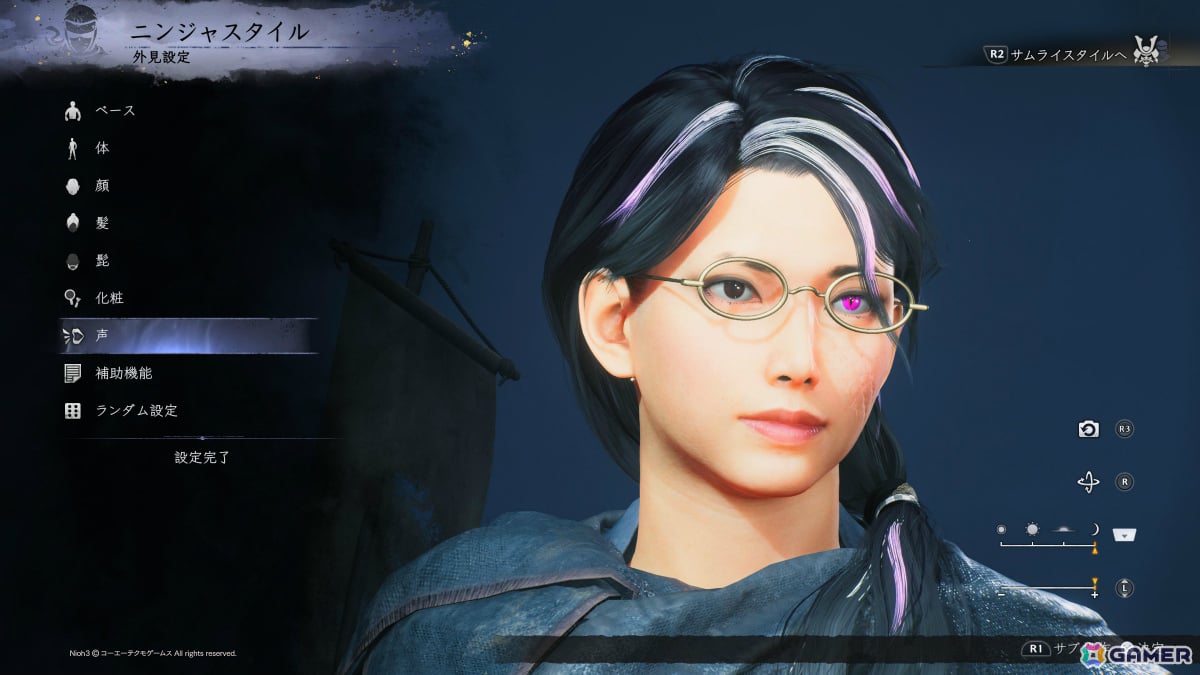The height and width of the screenshot is (675, 1200).
Task: Select the 化粧 (Makeup) entry
Action: click(x=109, y=298)
